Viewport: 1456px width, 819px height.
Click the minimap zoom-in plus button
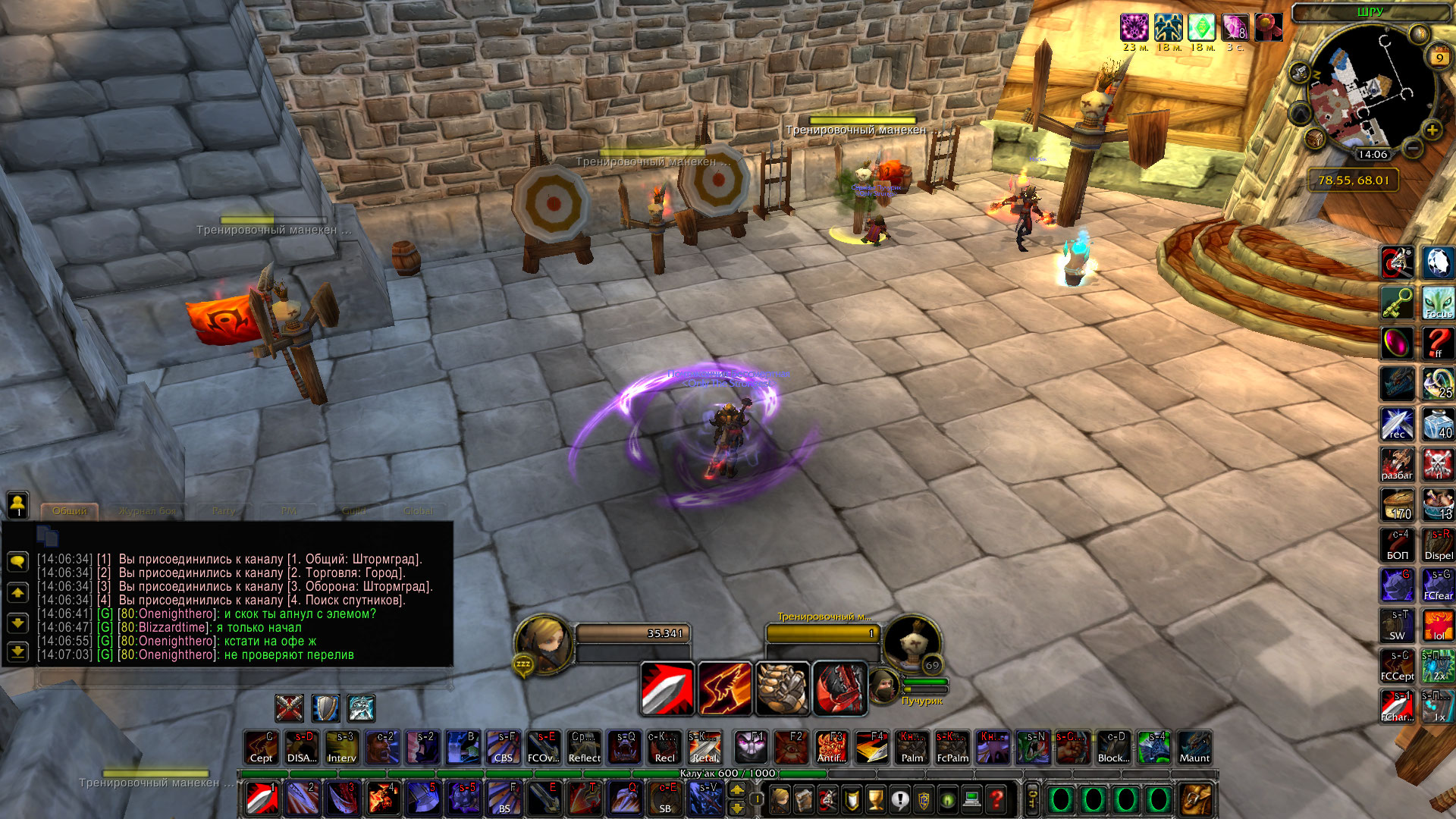click(1432, 130)
